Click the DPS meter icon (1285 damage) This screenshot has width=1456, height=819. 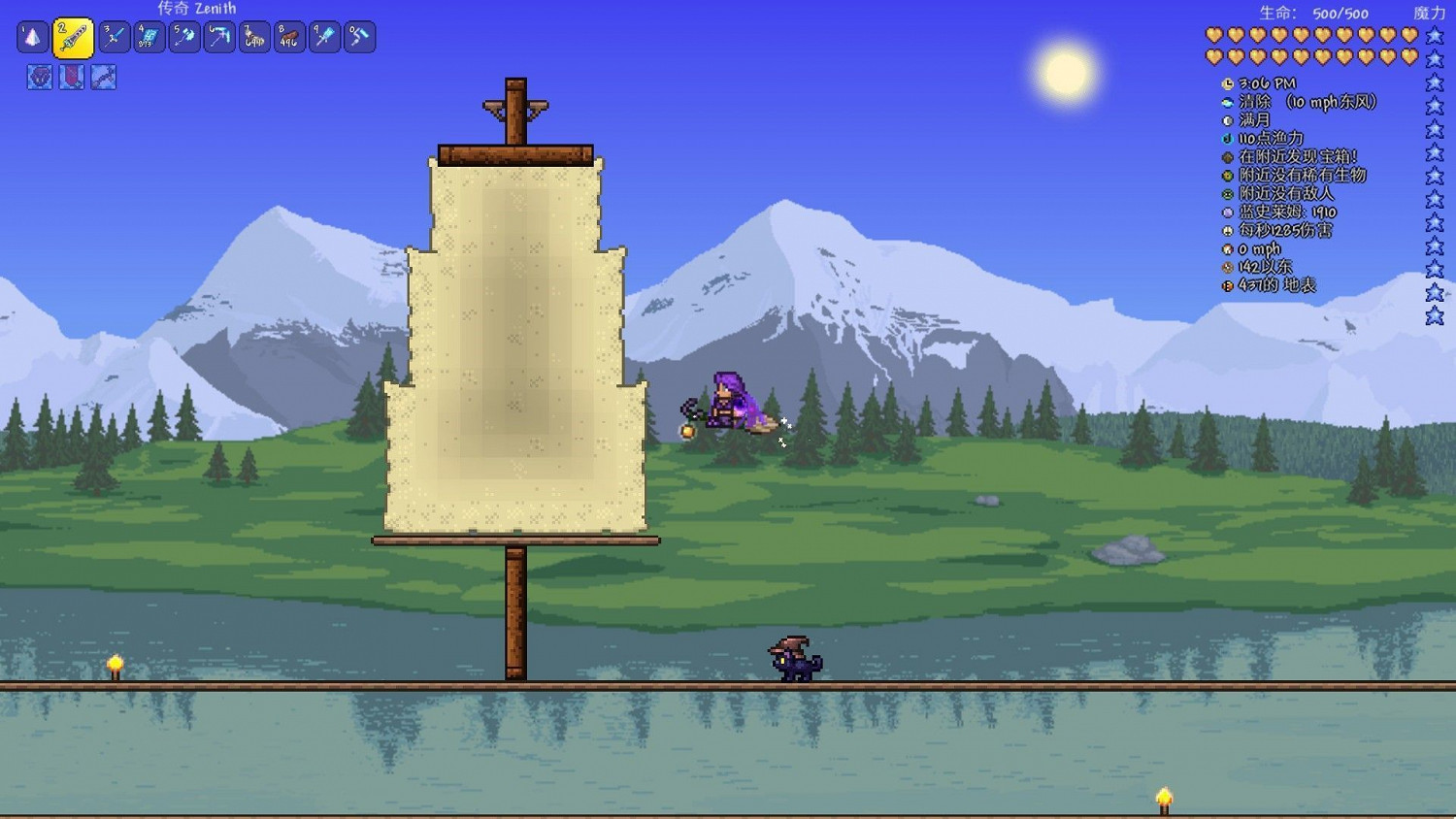tap(1228, 231)
